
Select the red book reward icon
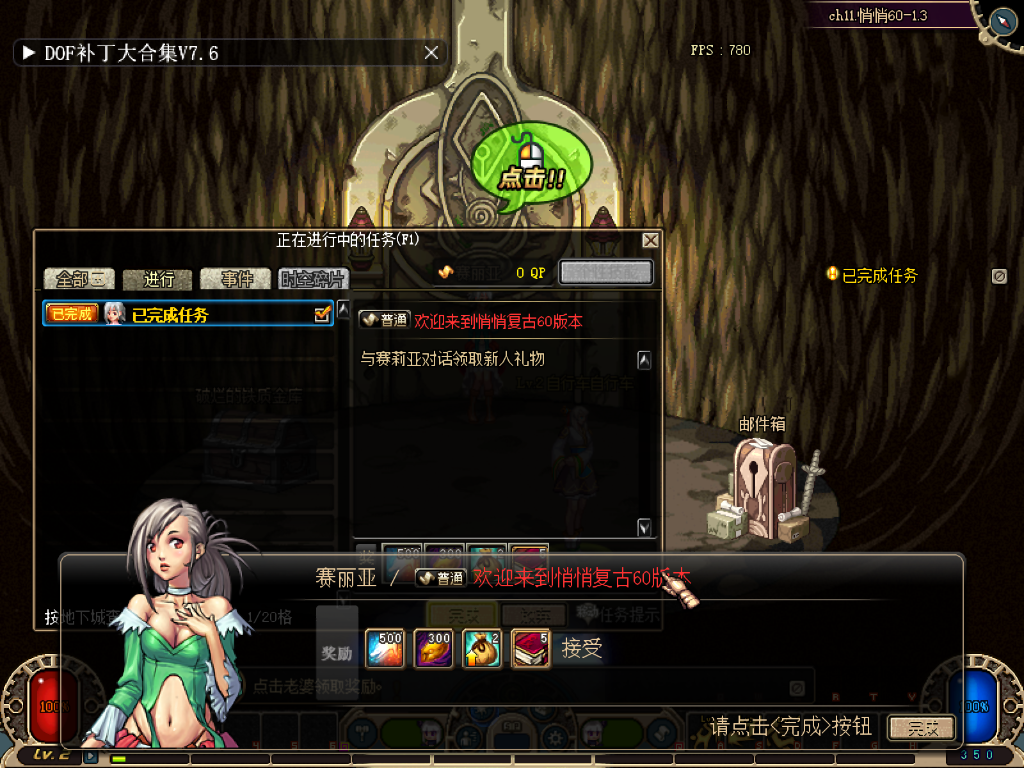[530, 648]
